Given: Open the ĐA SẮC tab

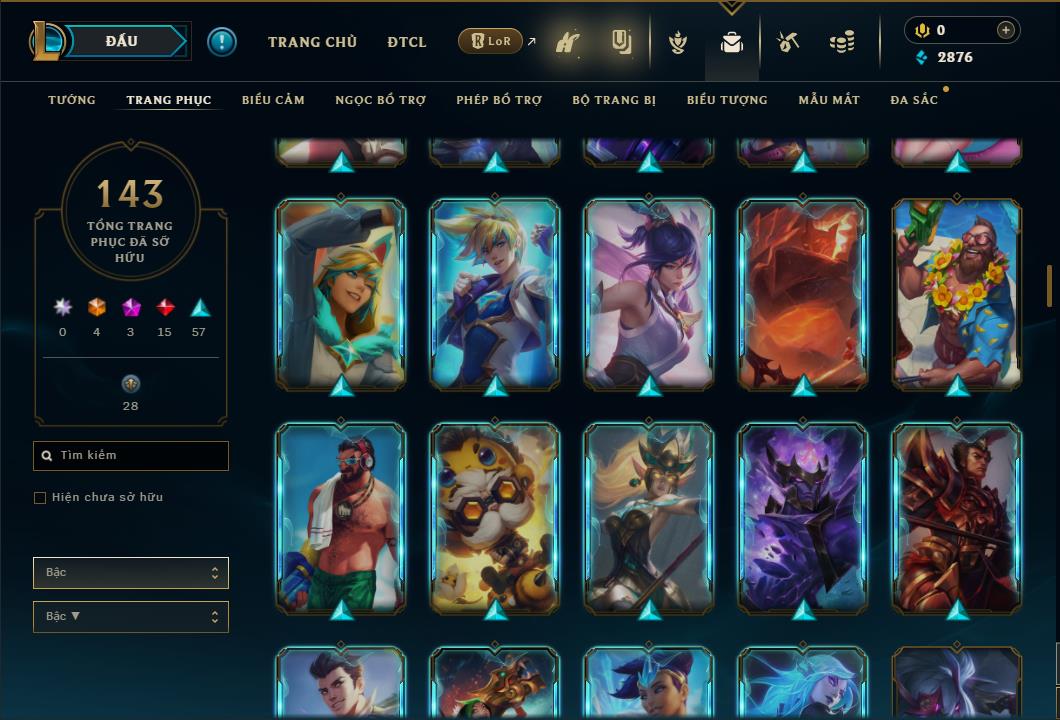Looking at the screenshot, I should pos(914,100).
